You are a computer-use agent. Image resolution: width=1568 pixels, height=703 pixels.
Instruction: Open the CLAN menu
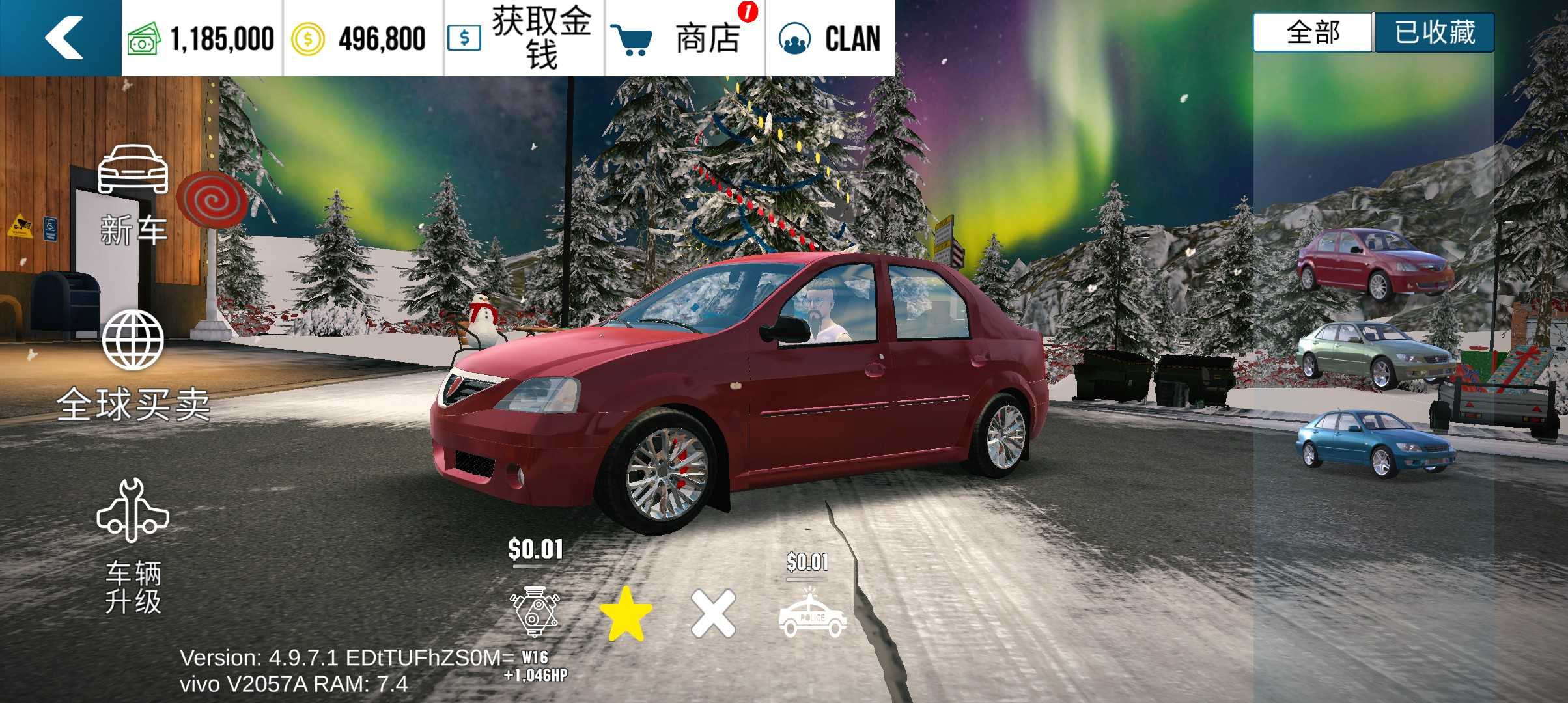tap(830, 38)
